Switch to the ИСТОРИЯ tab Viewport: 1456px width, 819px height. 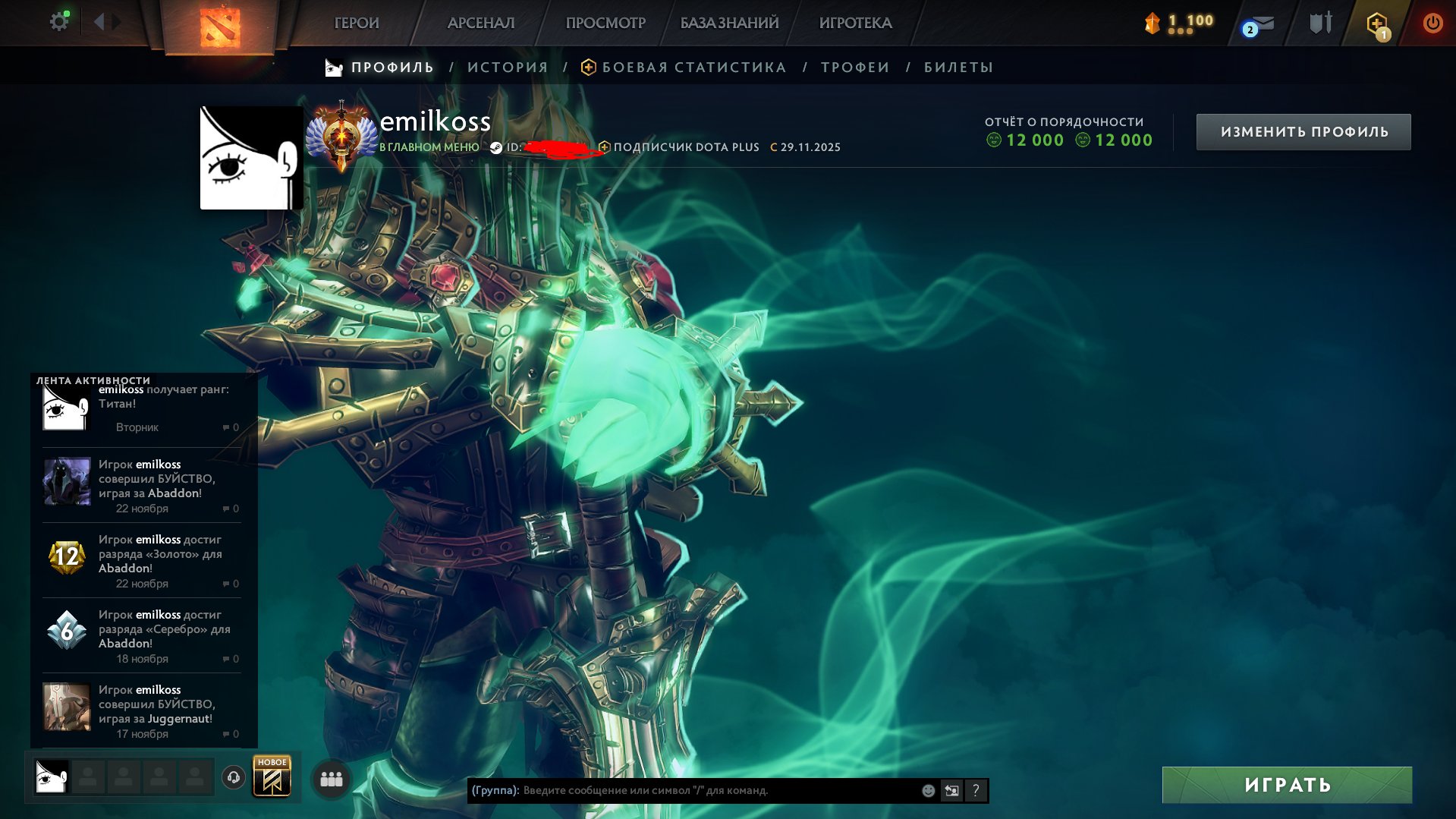(x=507, y=67)
